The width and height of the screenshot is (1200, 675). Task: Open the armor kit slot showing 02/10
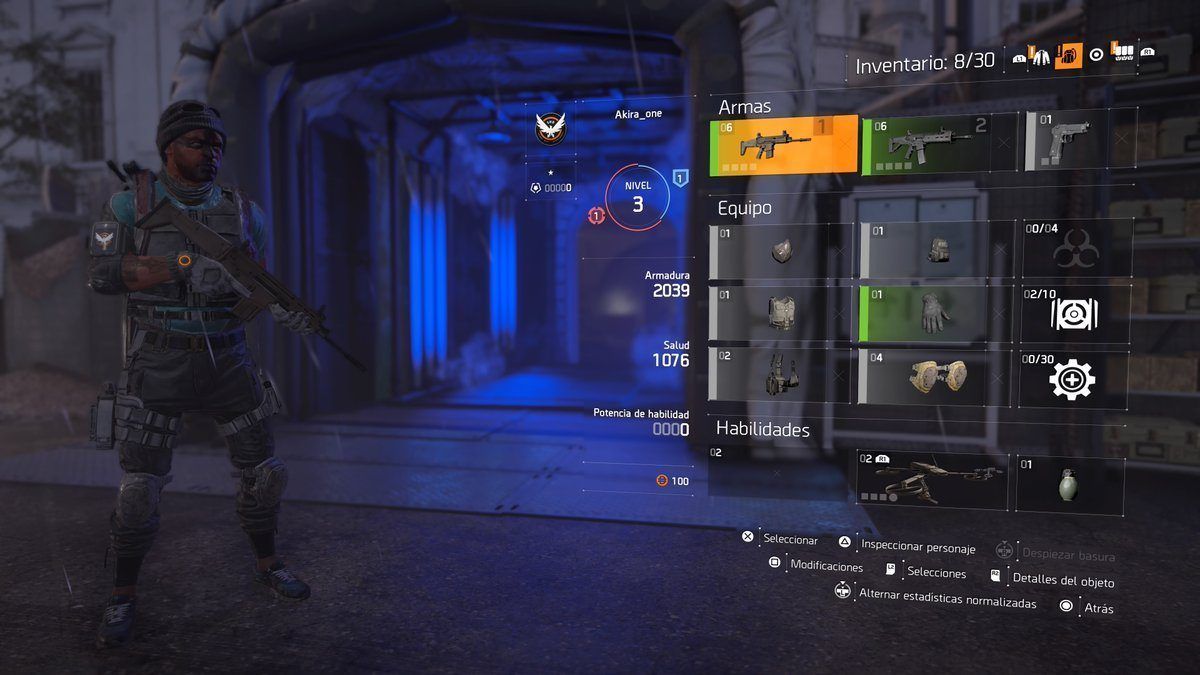pyautogui.click(x=1074, y=311)
